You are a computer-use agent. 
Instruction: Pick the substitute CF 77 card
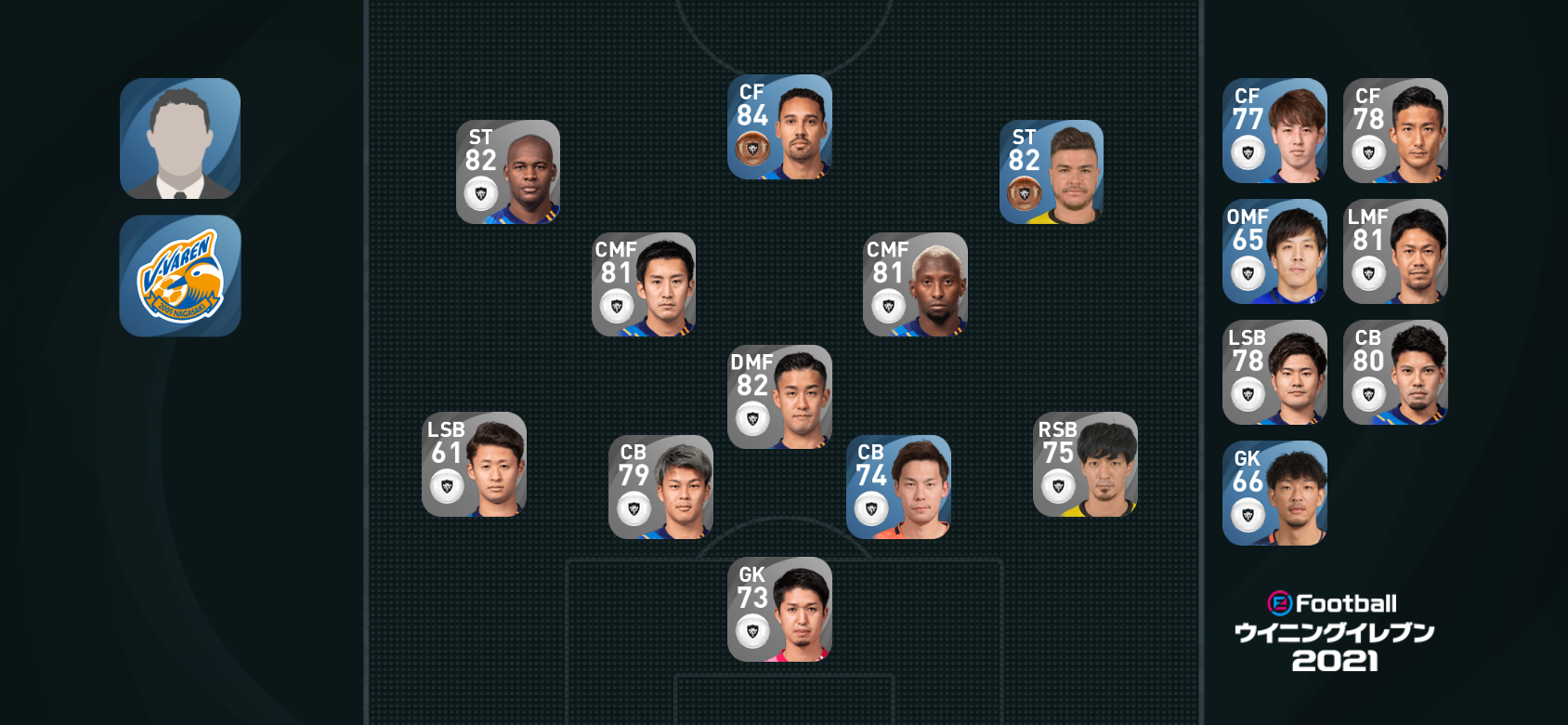point(1274,131)
